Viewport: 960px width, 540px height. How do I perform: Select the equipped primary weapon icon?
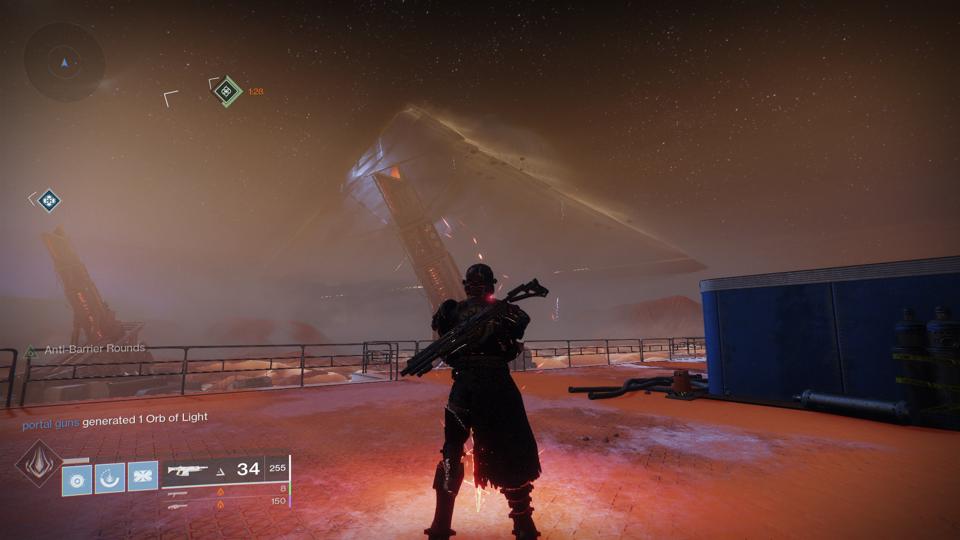188,469
